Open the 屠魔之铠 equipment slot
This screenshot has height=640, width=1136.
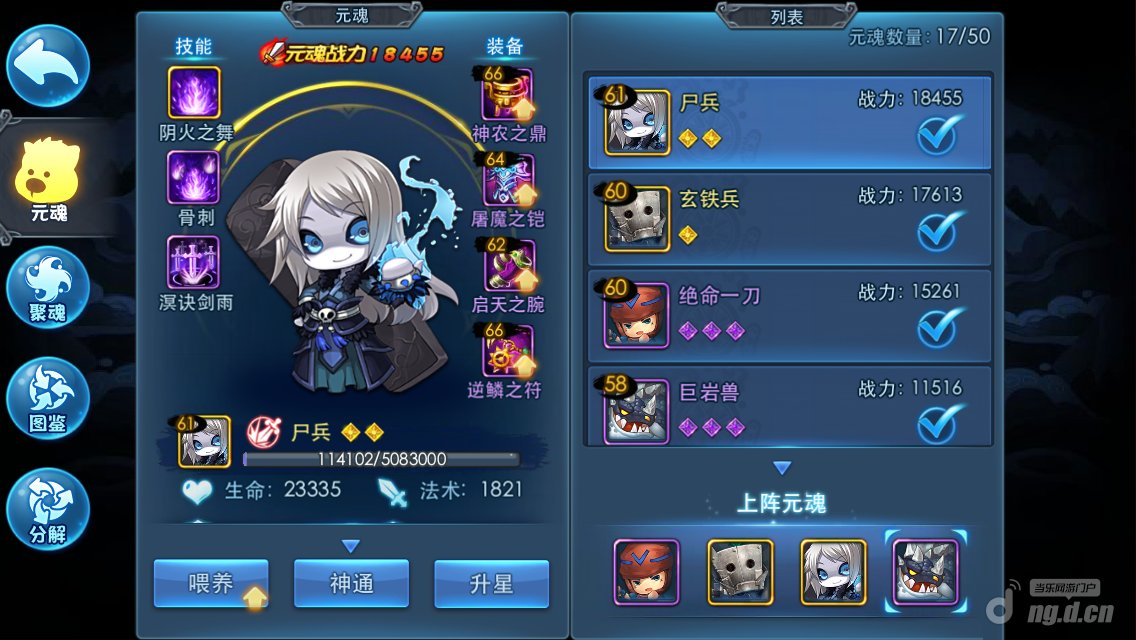(508, 180)
